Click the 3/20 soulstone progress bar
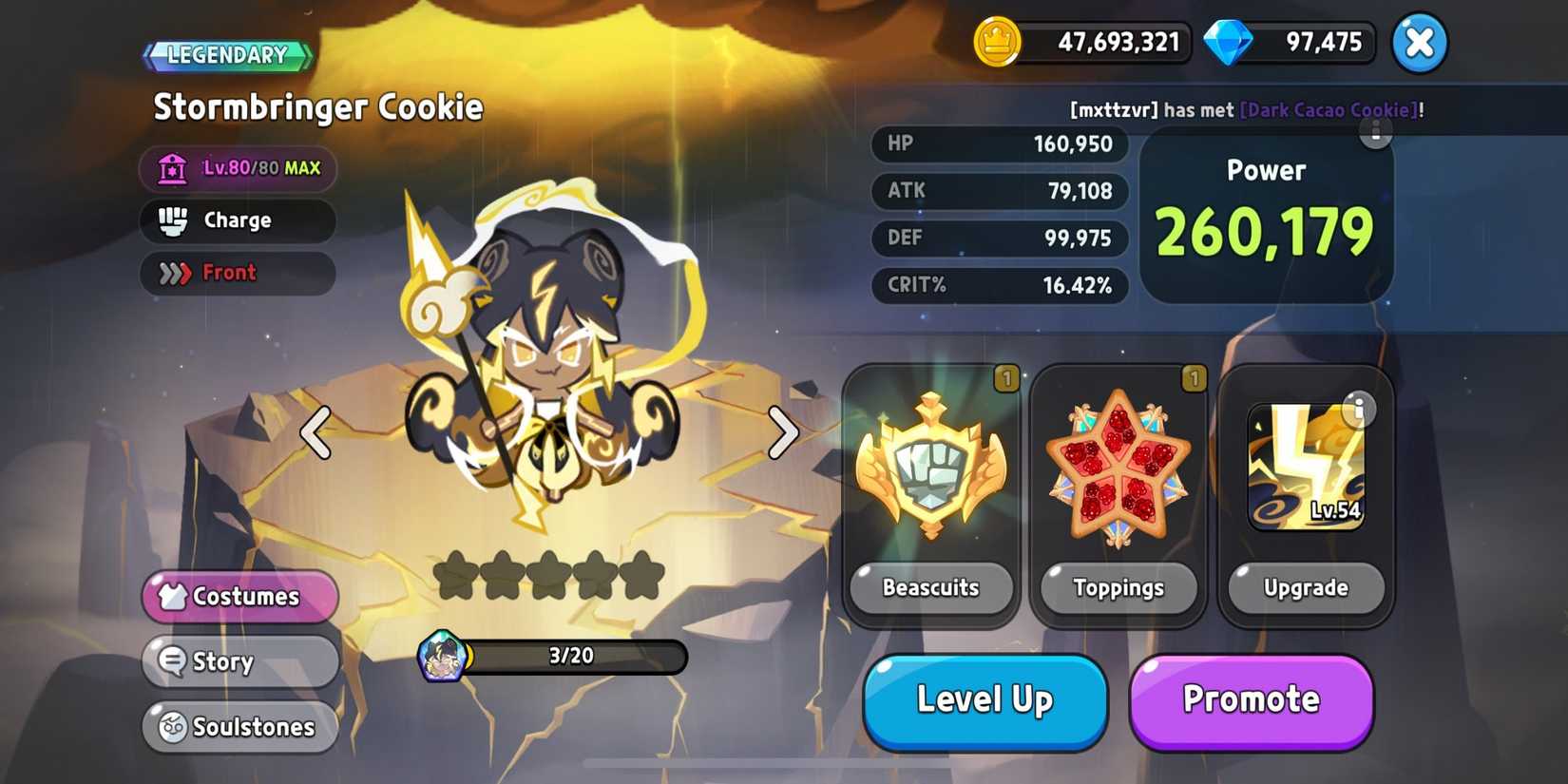This screenshot has width=1568, height=784. click(570, 656)
